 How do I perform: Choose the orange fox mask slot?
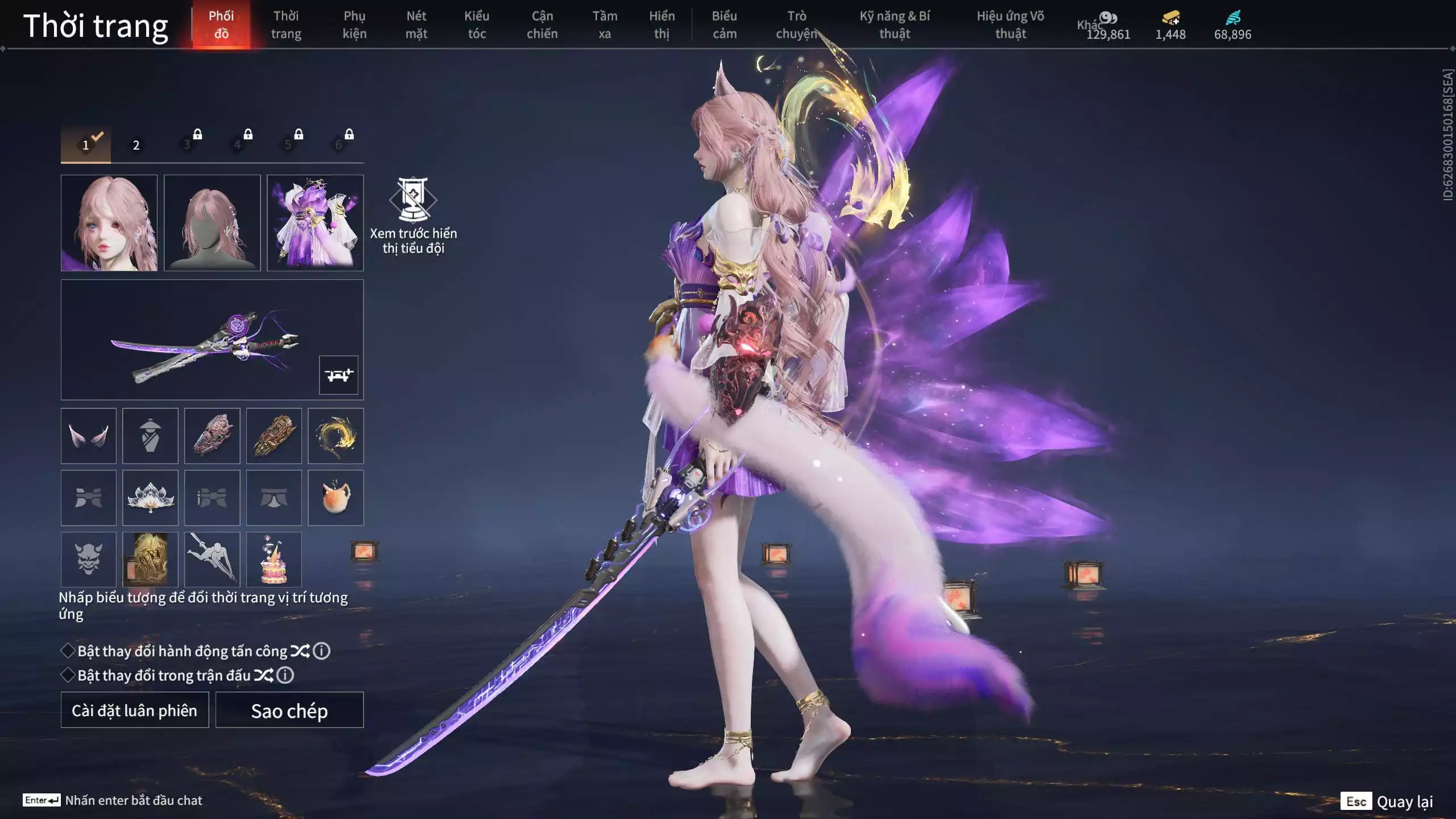[x=336, y=498]
